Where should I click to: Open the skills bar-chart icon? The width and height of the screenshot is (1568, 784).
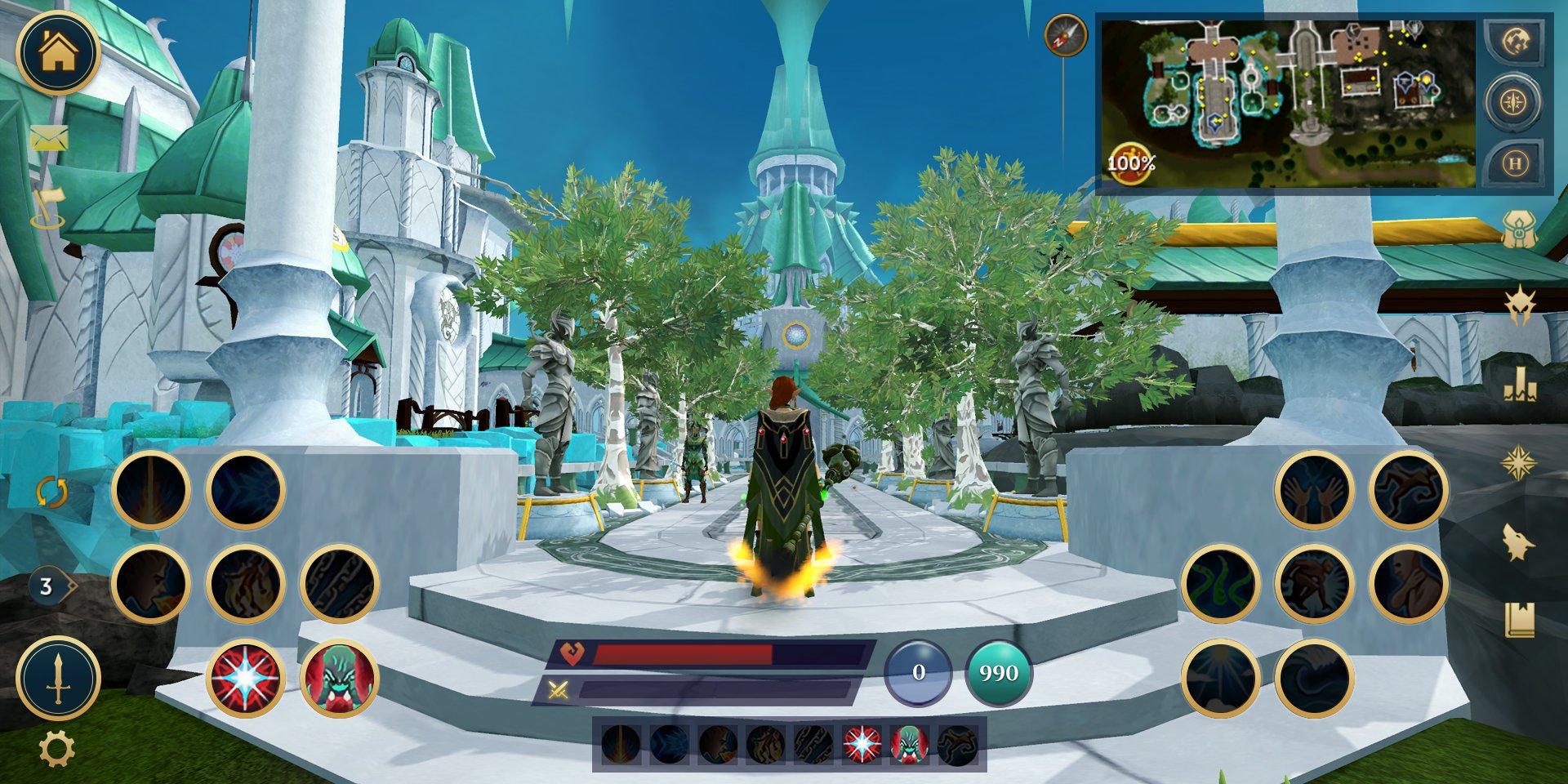click(1520, 384)
